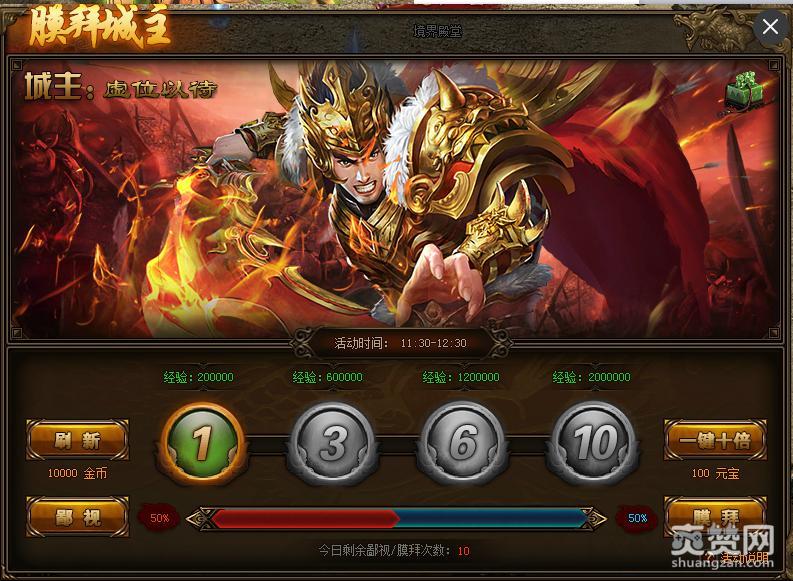Viewport: 793px width, 581px height.
Task: Open the 活动说明 activity description link
Action: click(744, 557)
